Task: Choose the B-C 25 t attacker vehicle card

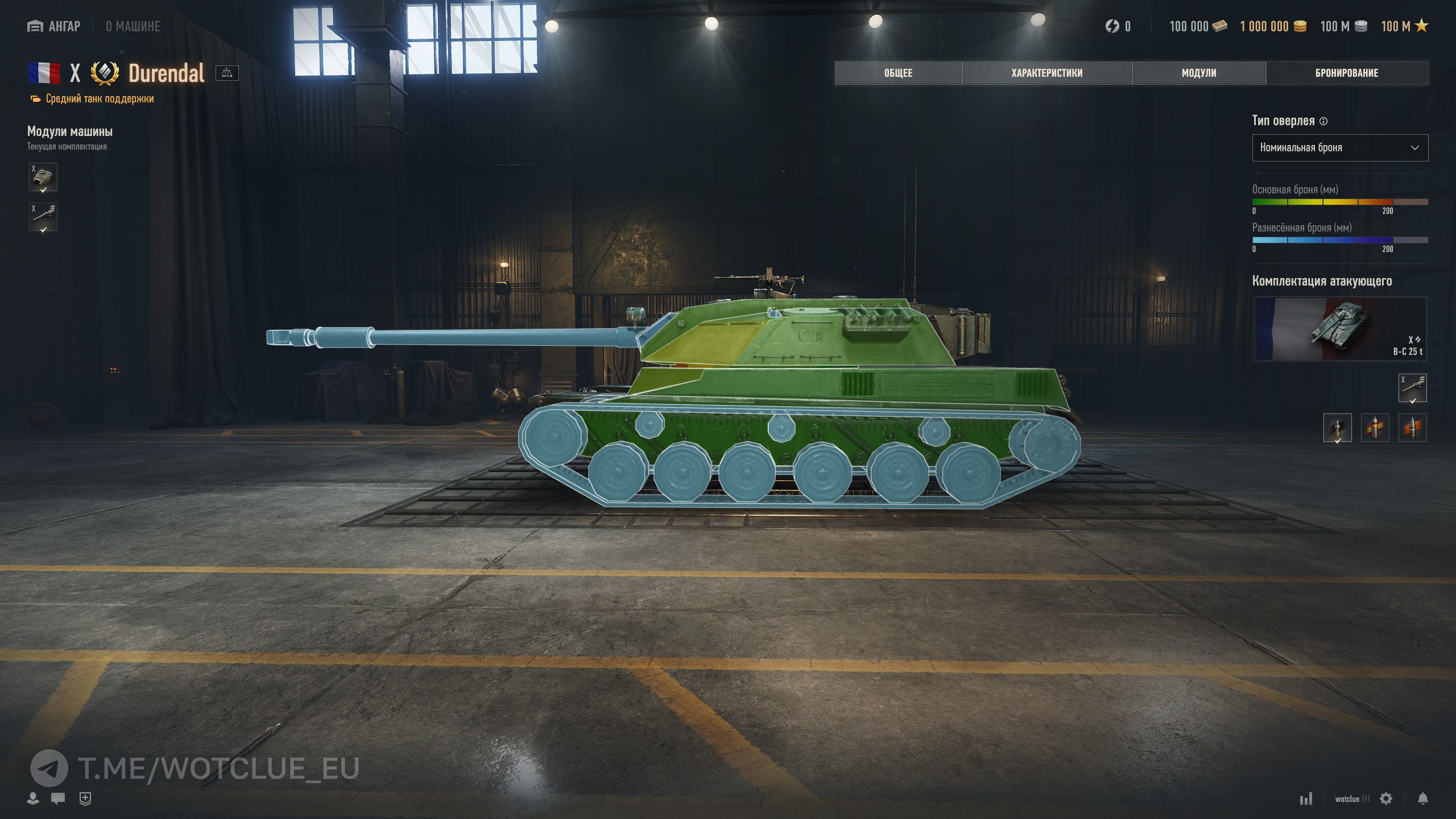Action: pos(1339,329)
